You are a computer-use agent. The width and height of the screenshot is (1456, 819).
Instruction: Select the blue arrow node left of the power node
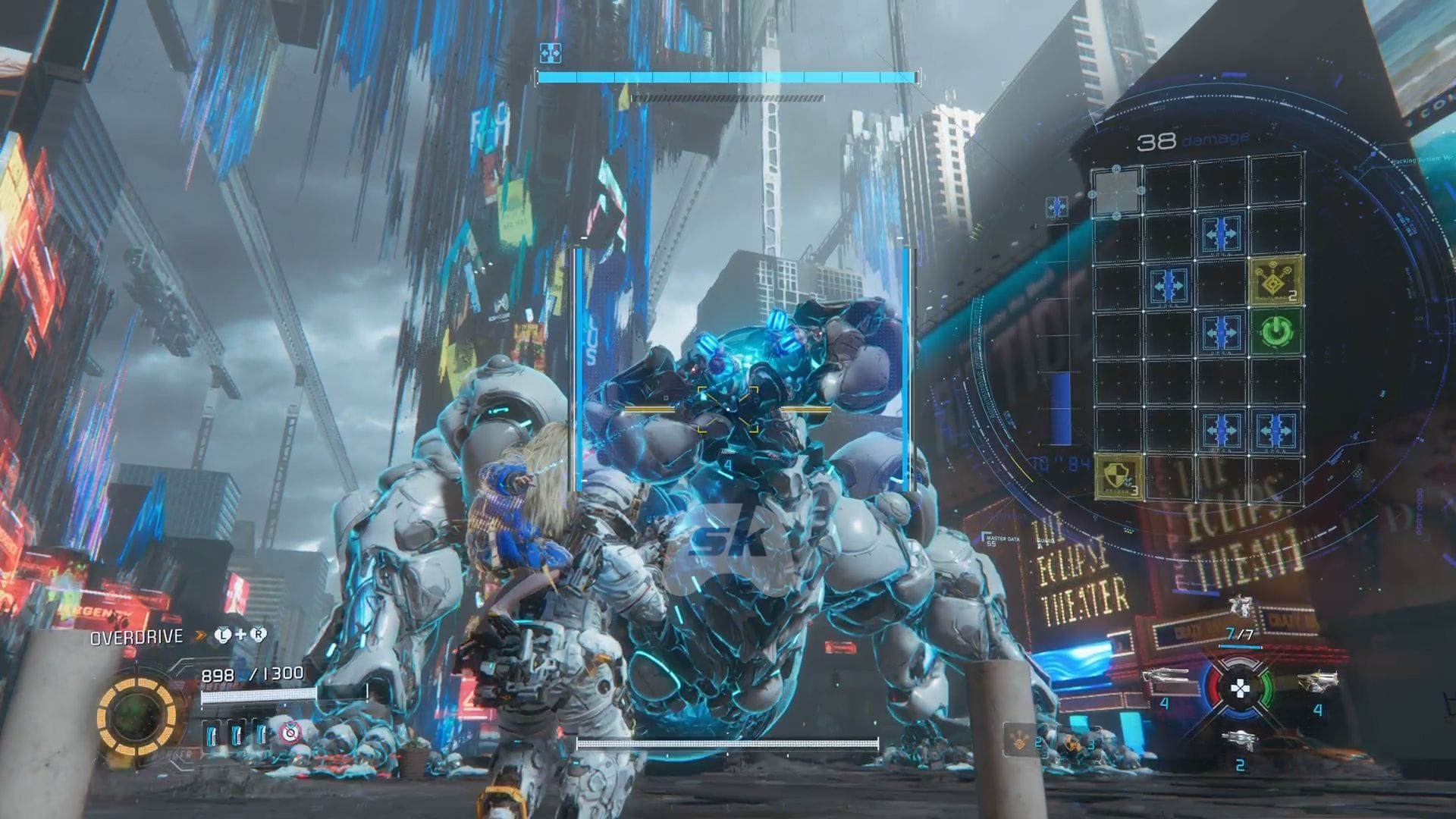click(x=1221, y=331)
